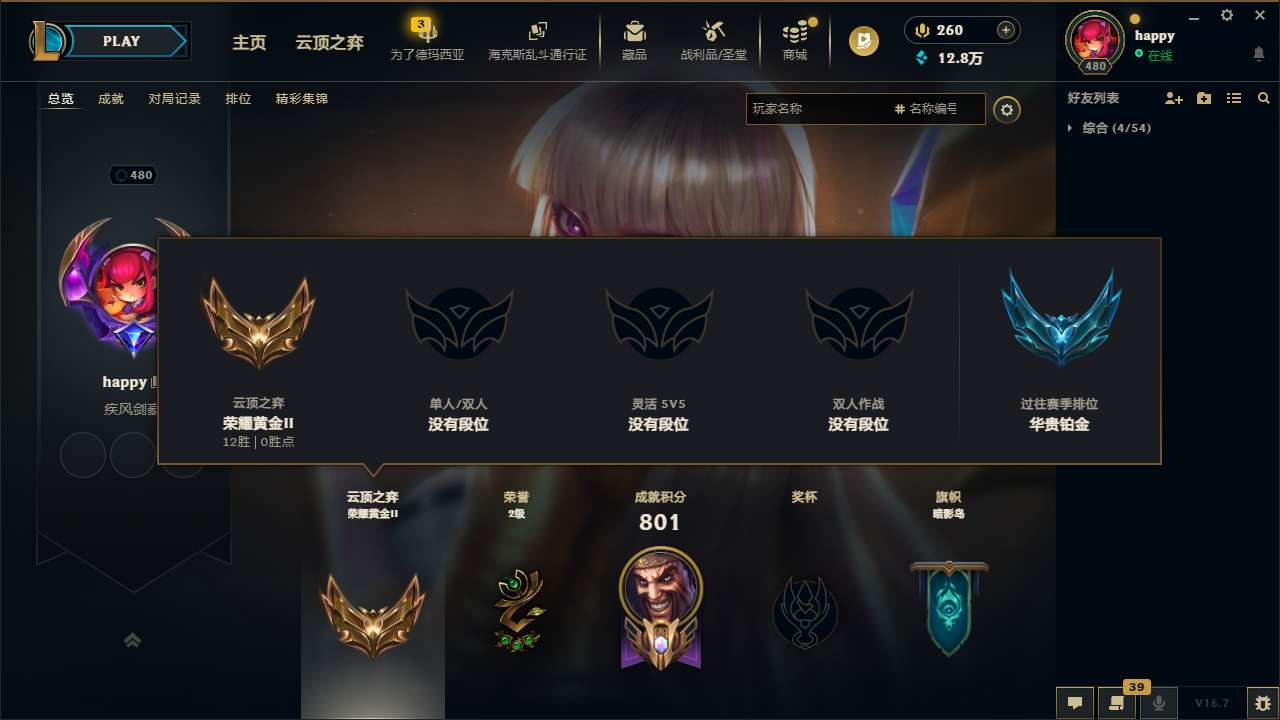
Task: Open the 商城 store
Action: point(795,40)
